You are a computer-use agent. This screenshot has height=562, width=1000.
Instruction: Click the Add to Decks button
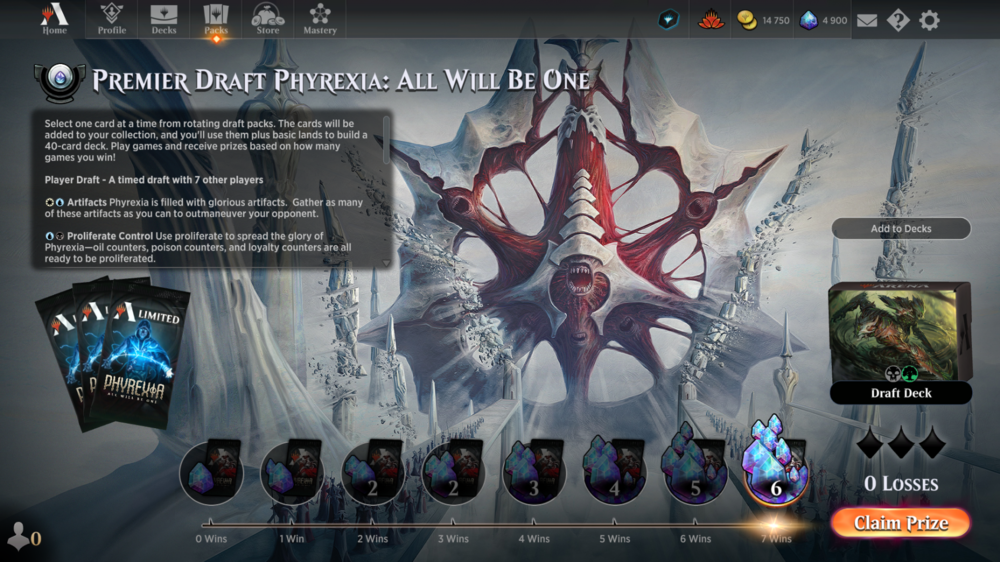point(900,229)
